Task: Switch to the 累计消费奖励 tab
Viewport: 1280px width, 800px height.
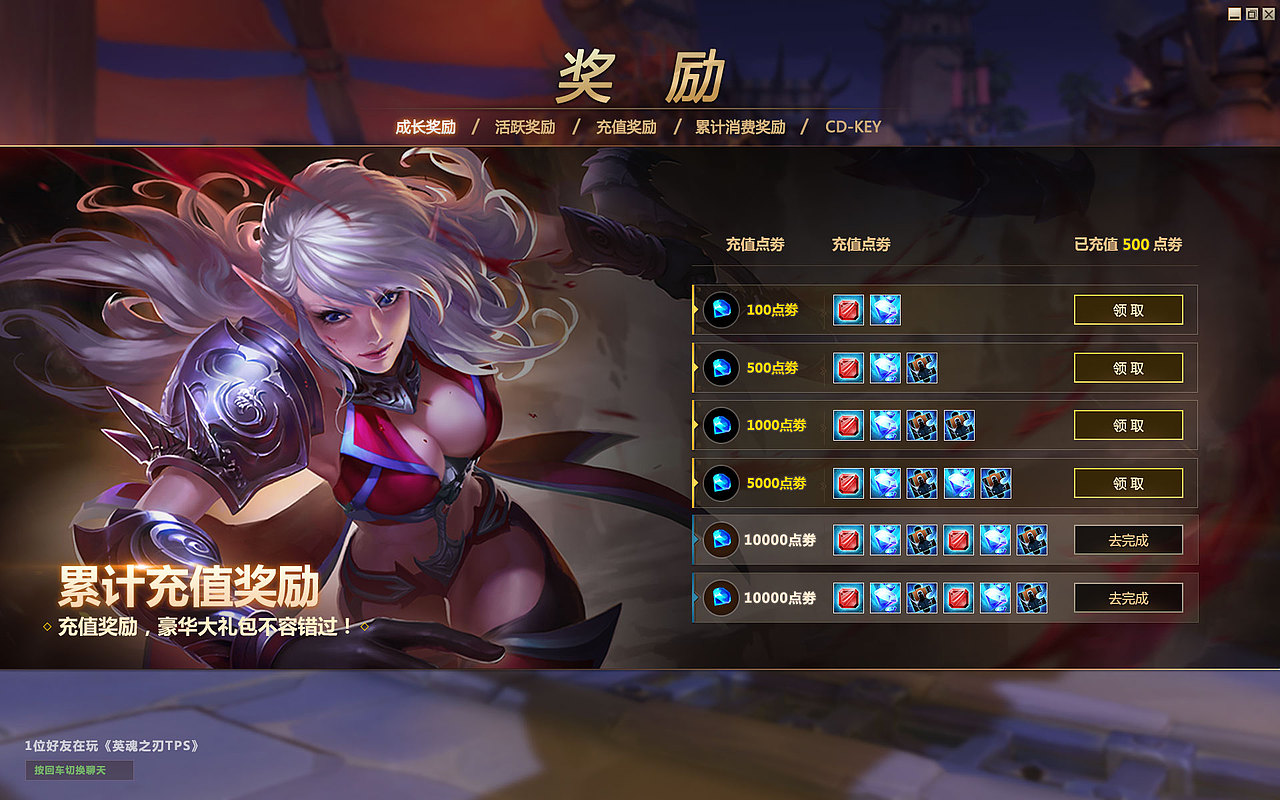Action: [x=738, y=127]
